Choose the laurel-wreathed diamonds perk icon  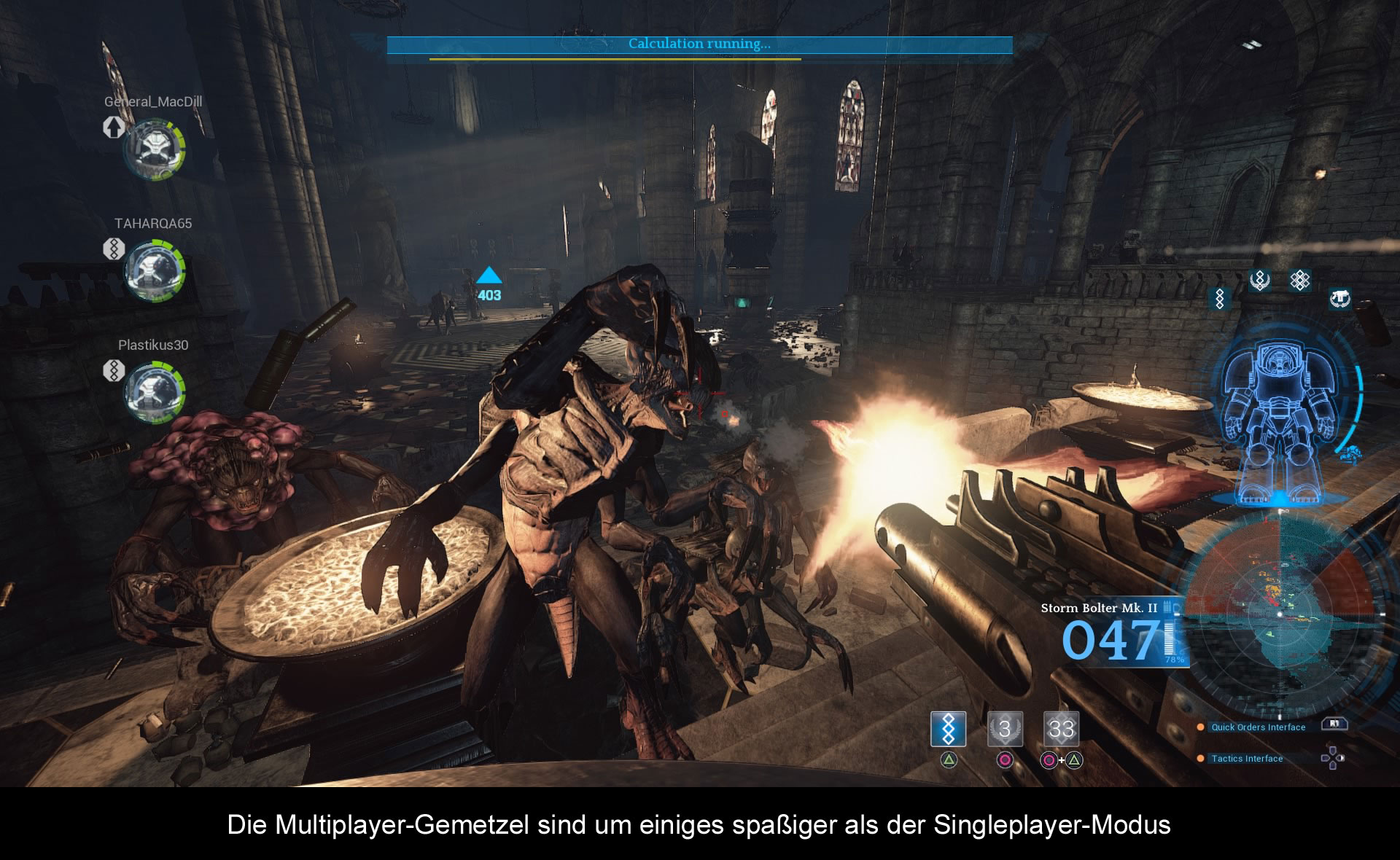tap(1260, 280)
